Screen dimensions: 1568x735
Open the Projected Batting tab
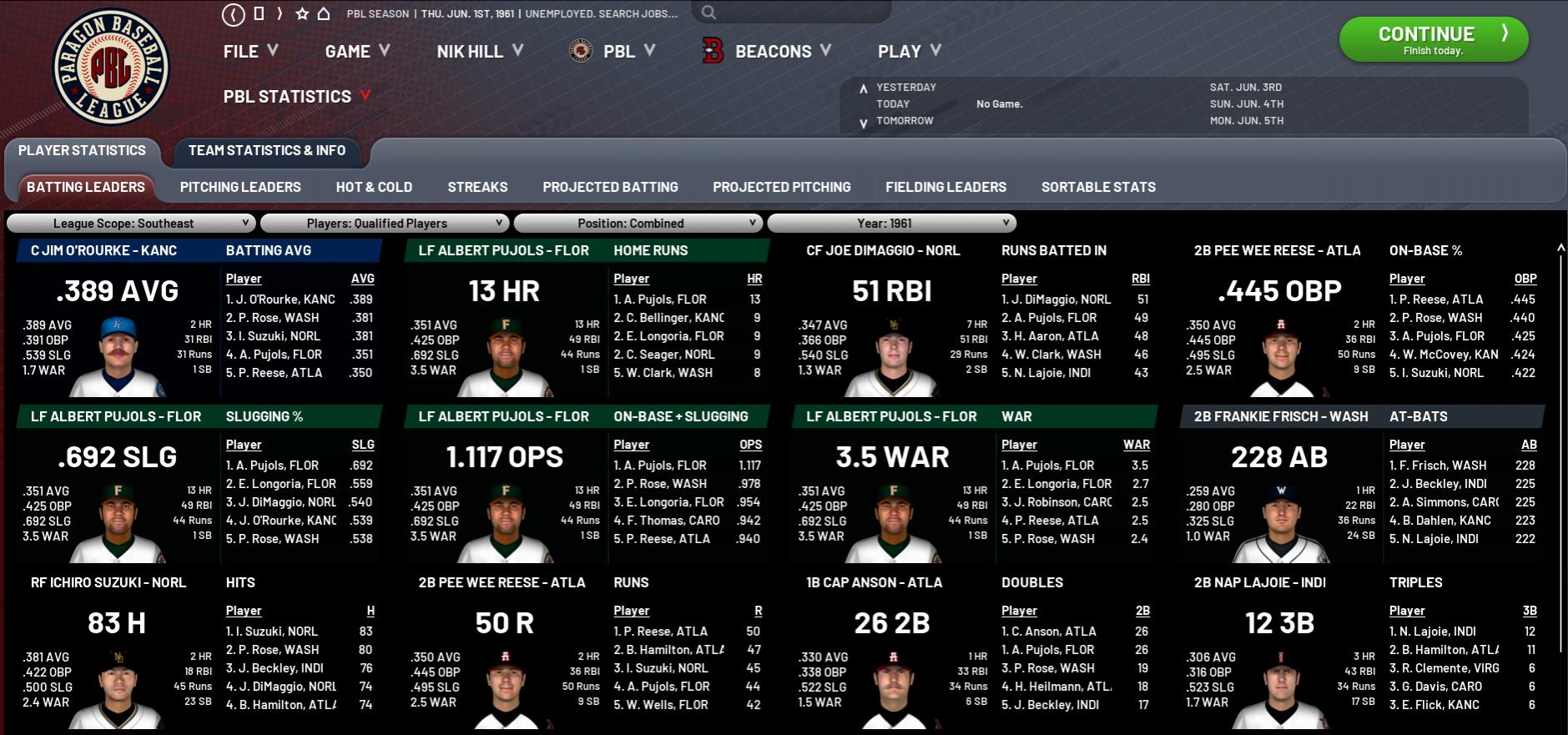(x=610, y=187)
